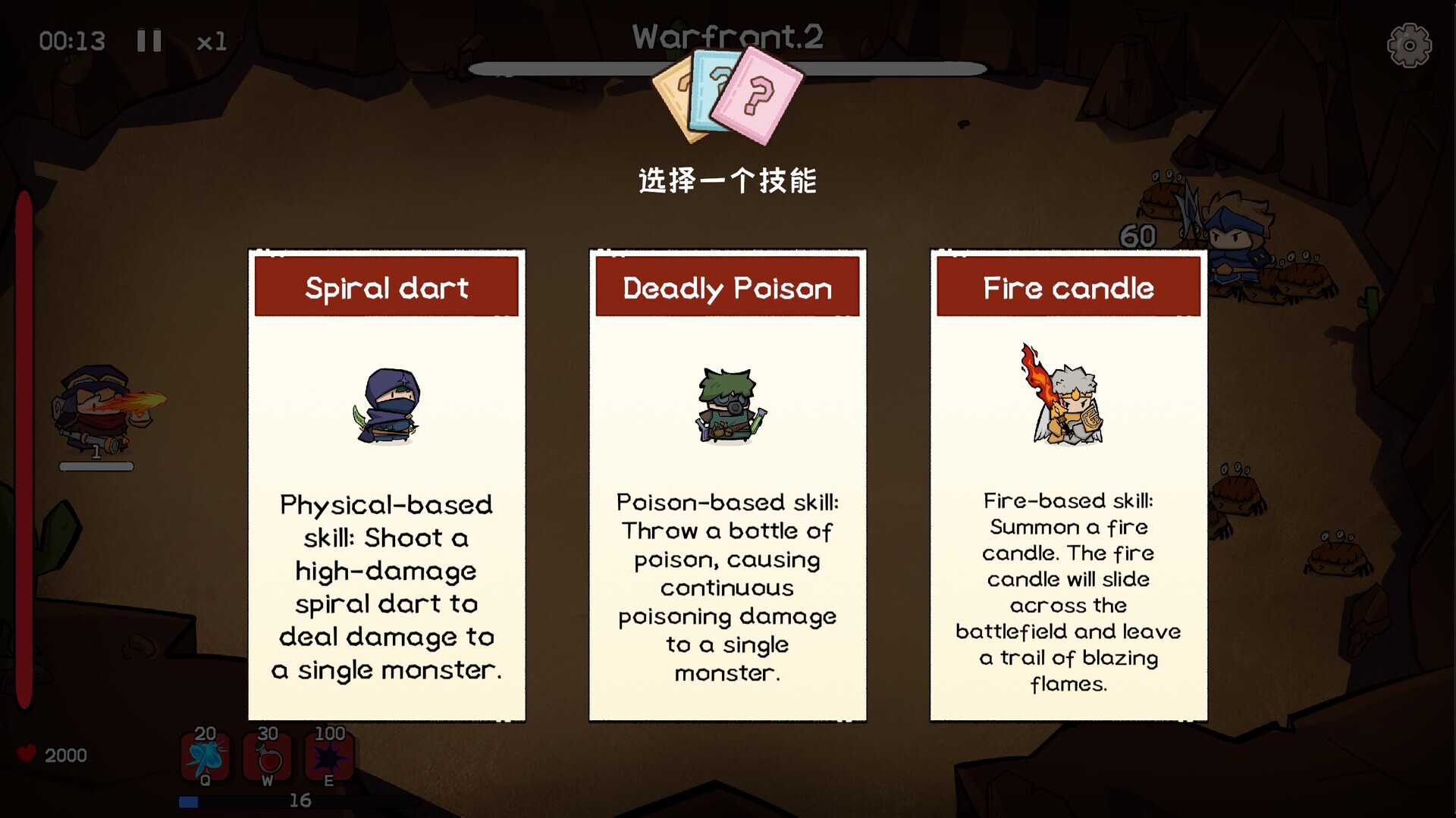Screen dimensions: 1456x818
Task: Pick the Spiral dart skill card
Action: [x=387, y=485]
